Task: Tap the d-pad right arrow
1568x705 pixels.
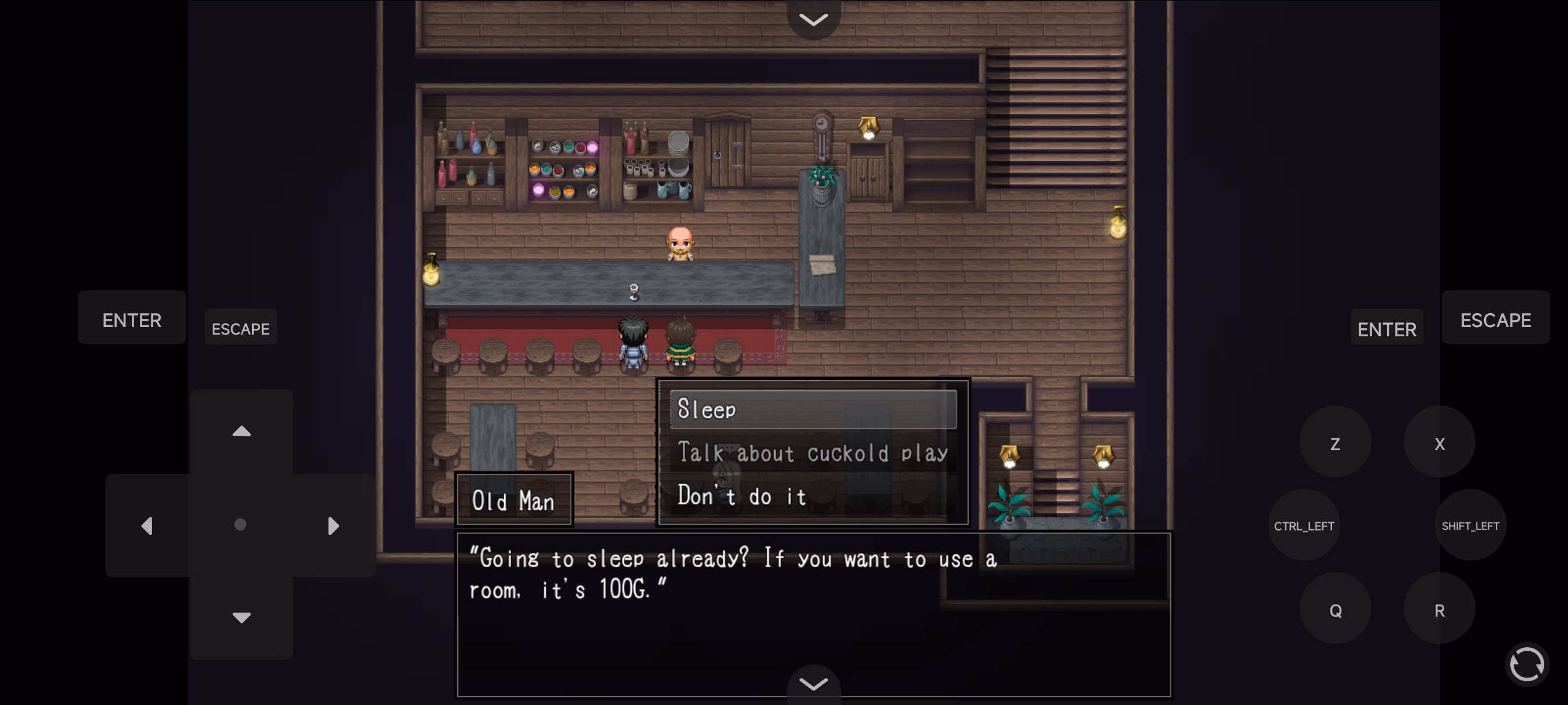Action: 333,525
